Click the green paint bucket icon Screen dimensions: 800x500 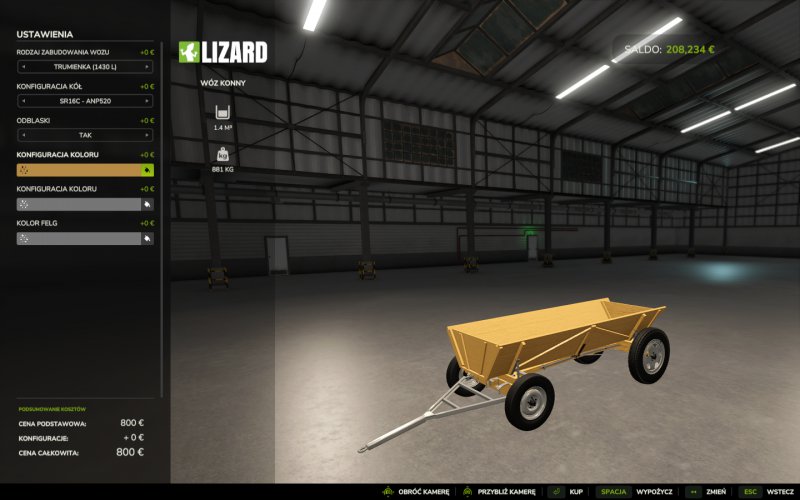148,170
